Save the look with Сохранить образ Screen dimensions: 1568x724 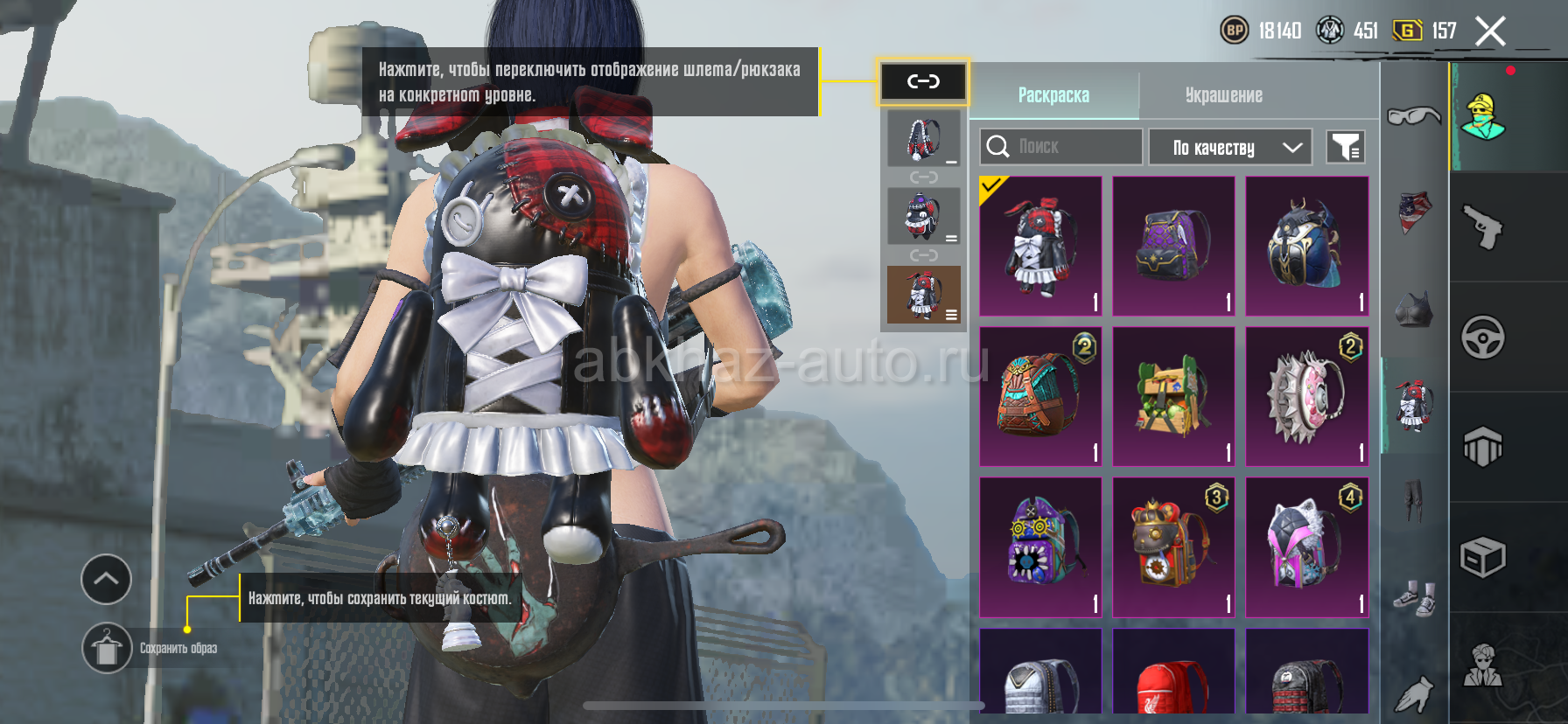[x=107, y=648]
